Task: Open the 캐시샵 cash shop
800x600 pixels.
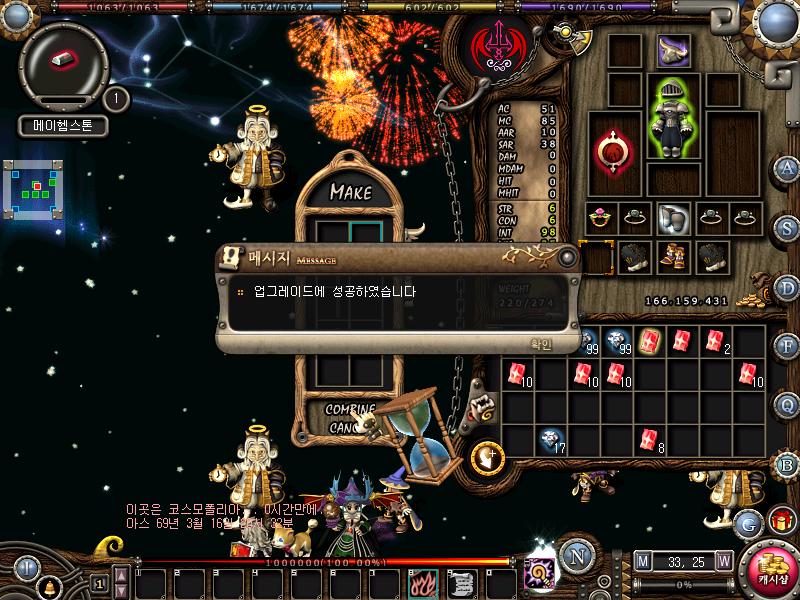Action: tap(771, 569)
